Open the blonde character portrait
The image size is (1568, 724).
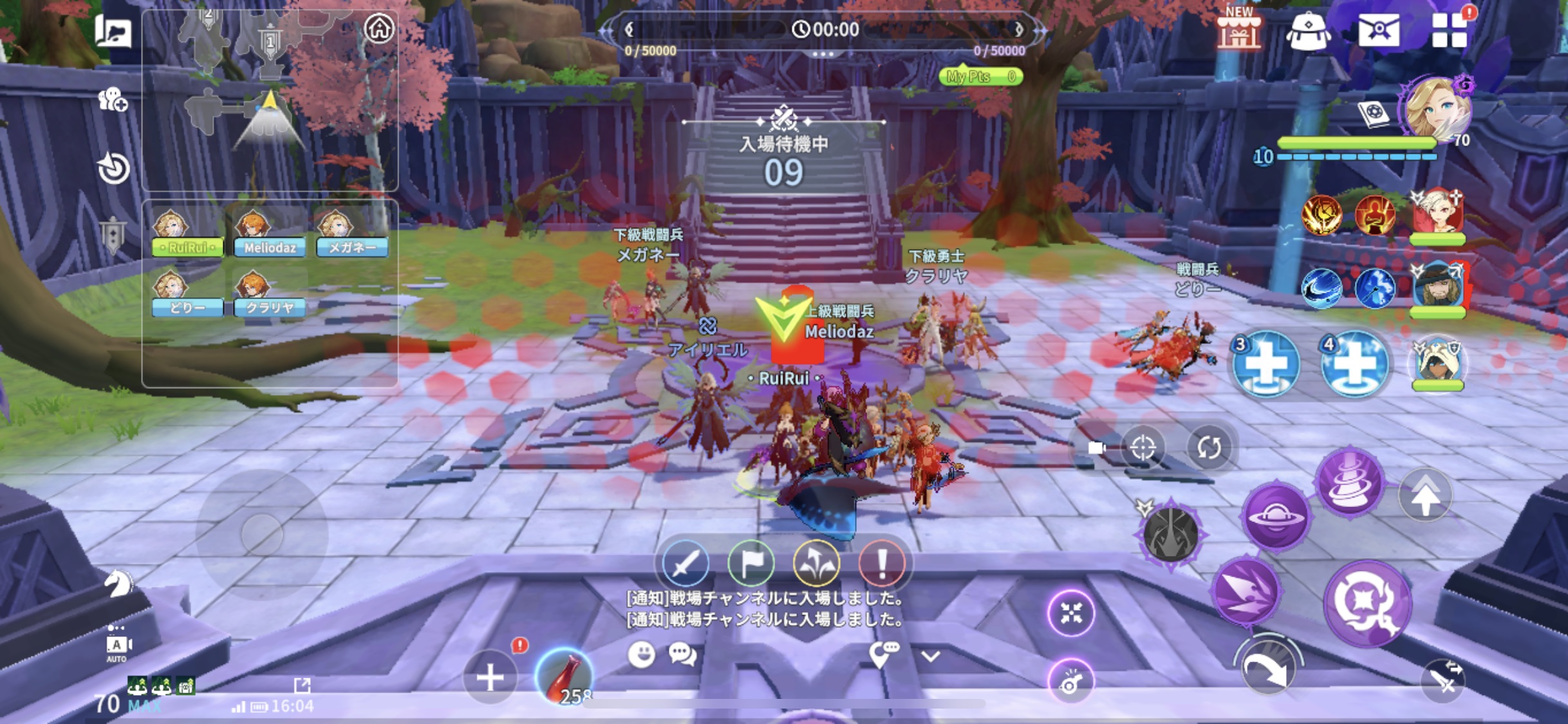point(1437,109)
